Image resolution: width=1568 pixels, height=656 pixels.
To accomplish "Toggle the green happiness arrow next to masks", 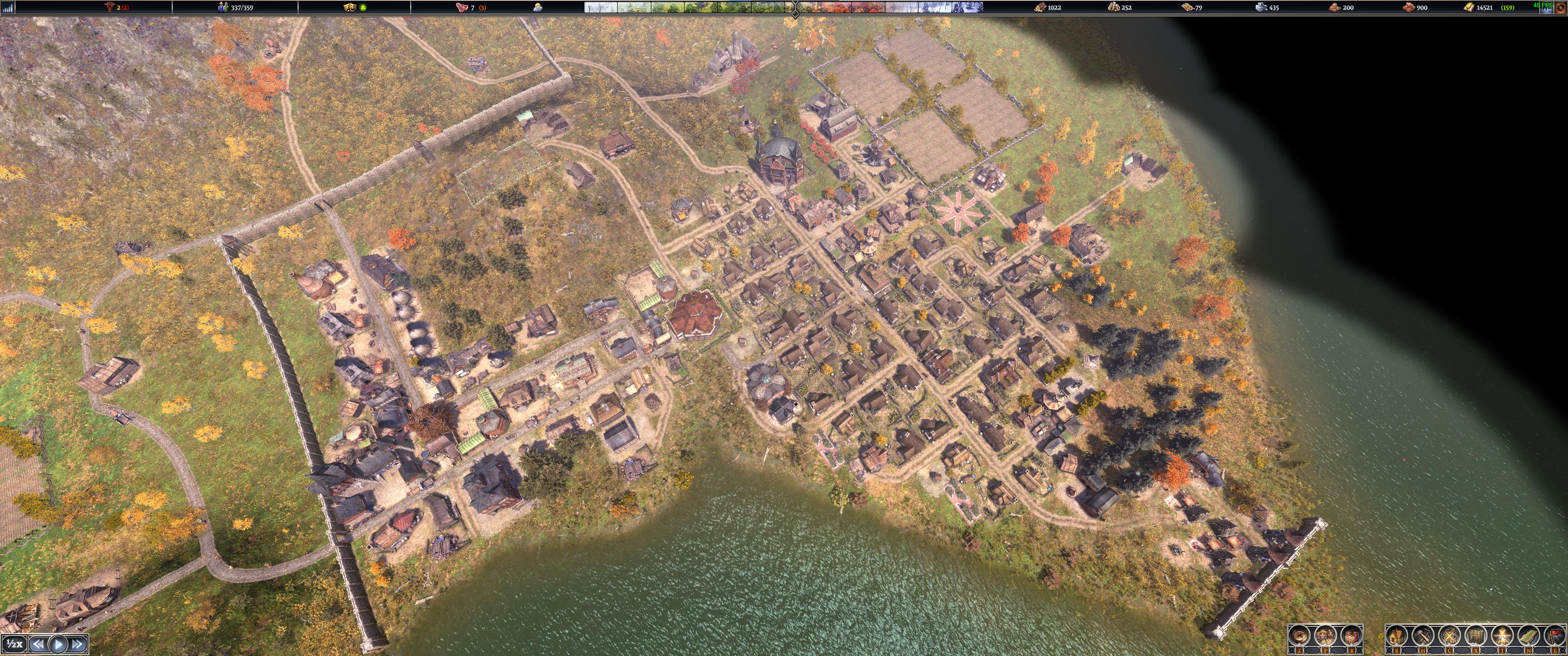I will coord(364,8).
